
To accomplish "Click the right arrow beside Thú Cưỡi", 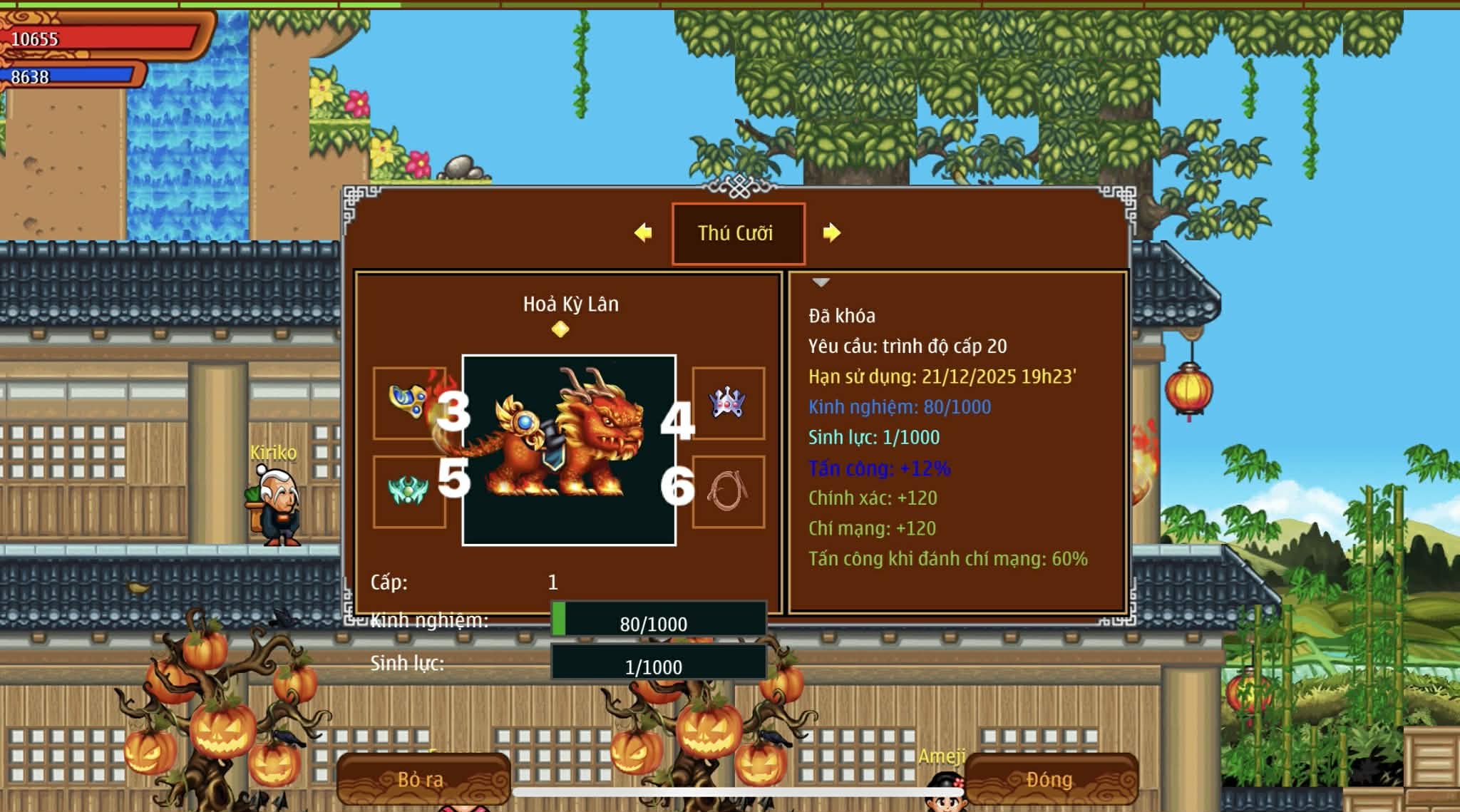I will (x=831, y=233).
